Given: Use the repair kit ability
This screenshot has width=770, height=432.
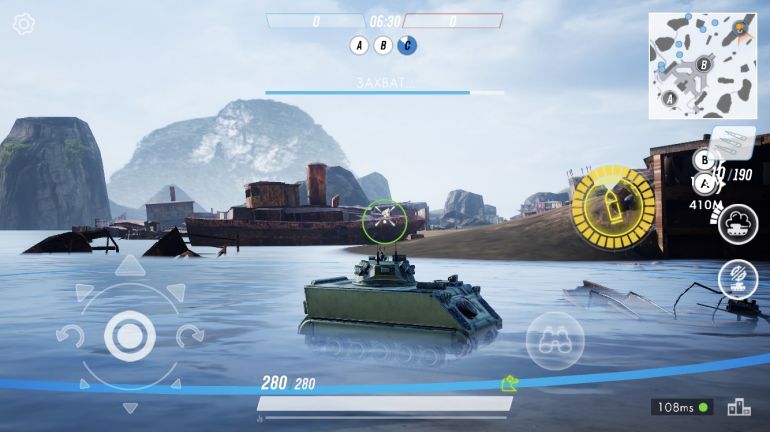Looking at the screenshot, I should [x=738, y=278].
